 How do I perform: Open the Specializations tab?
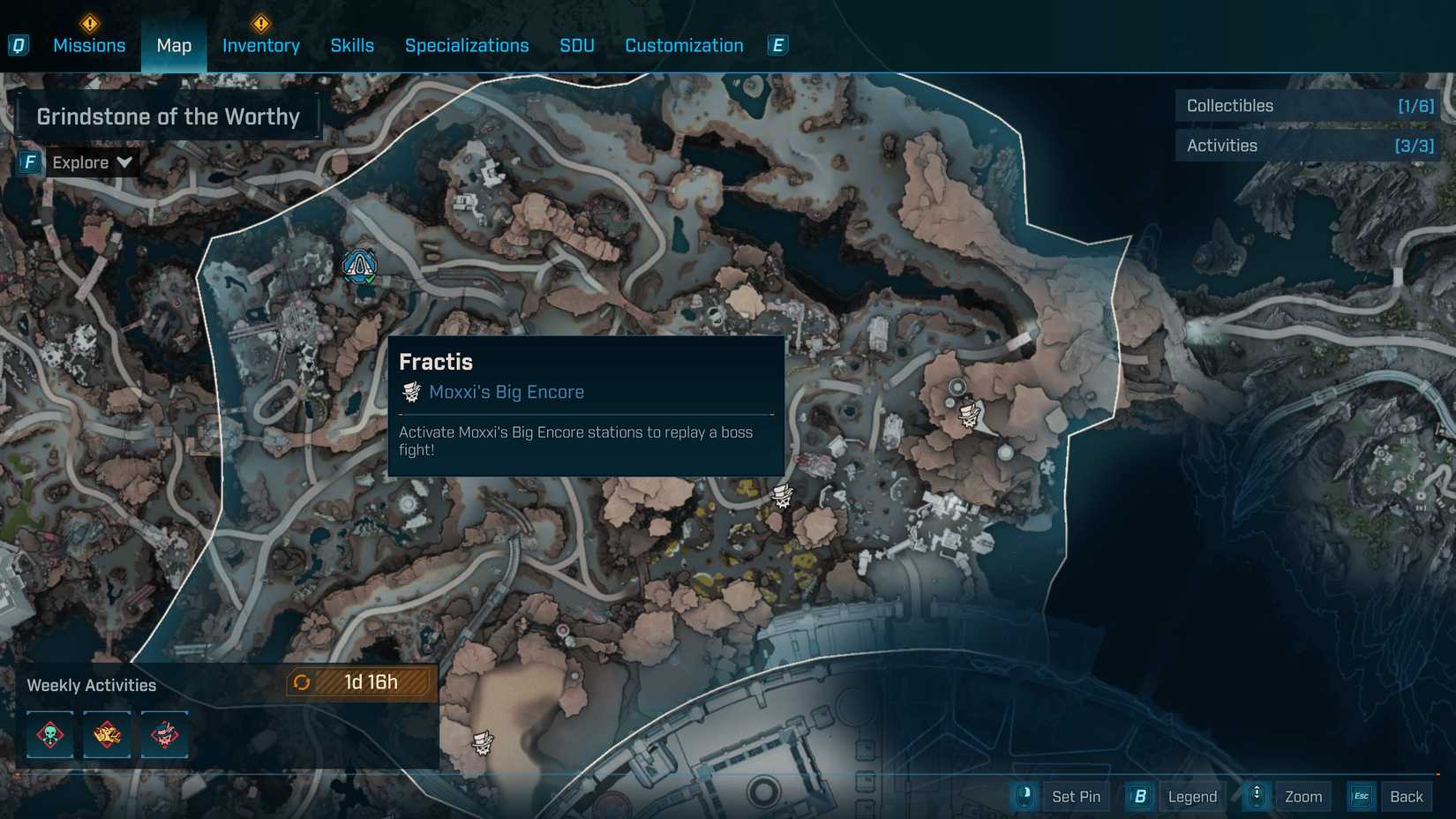(x=467, y=46)
